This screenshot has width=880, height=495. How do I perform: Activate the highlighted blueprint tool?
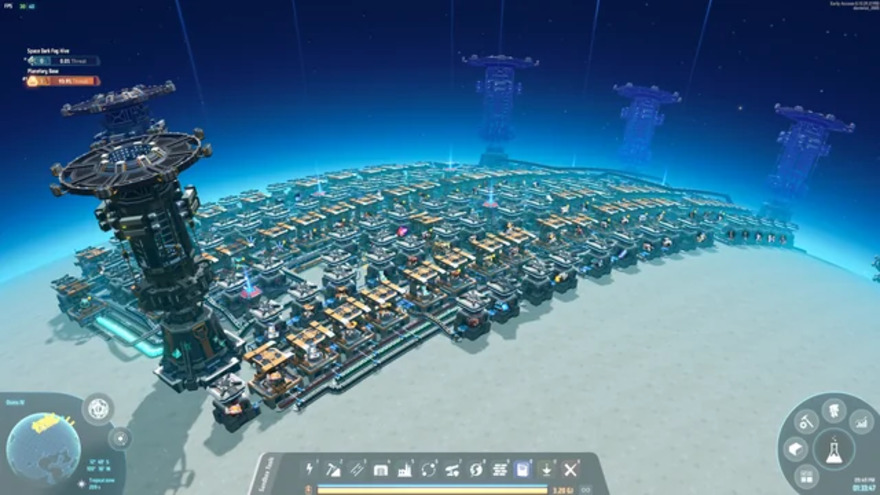(x=523, y=469)
